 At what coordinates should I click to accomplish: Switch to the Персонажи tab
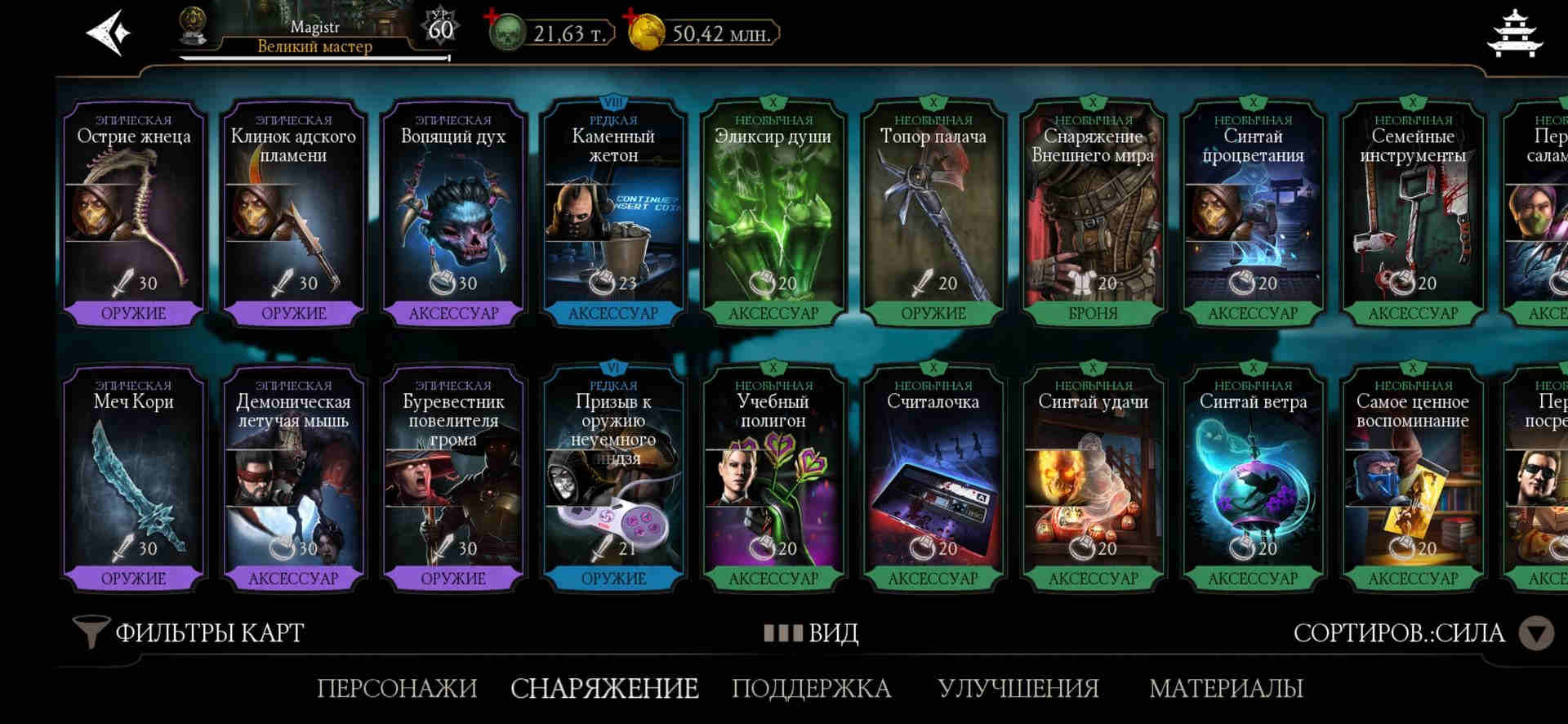point(397,688)
